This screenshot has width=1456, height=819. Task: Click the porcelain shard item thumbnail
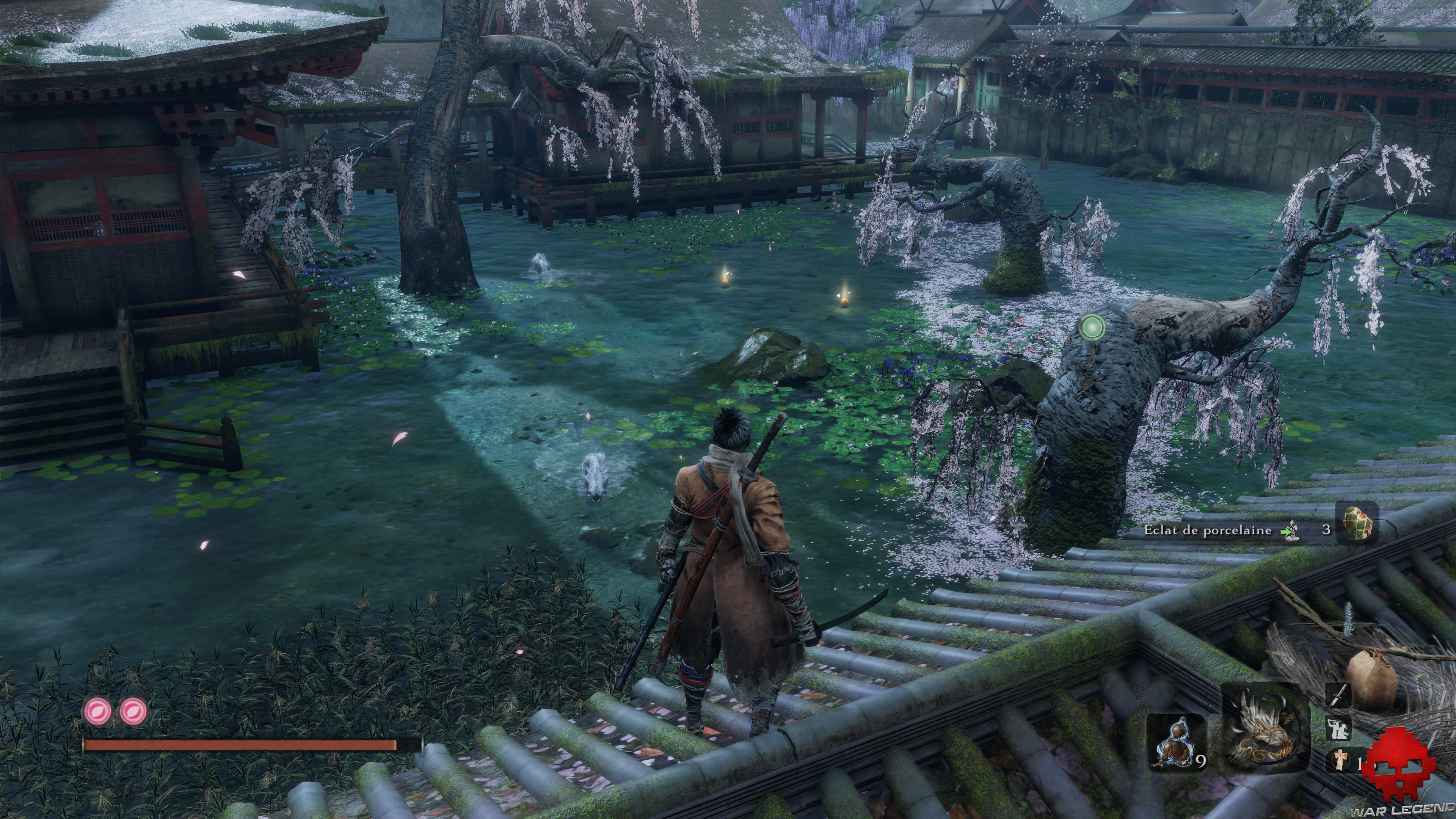coord(1356,524)
